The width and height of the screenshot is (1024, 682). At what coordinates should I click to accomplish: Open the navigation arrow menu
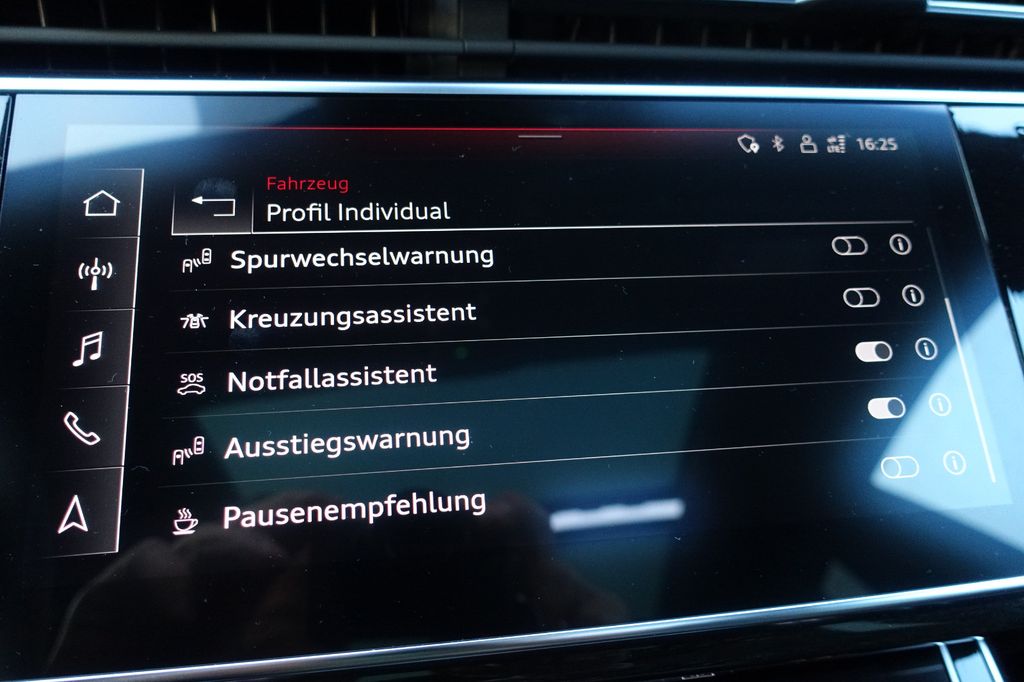point(73,513)
